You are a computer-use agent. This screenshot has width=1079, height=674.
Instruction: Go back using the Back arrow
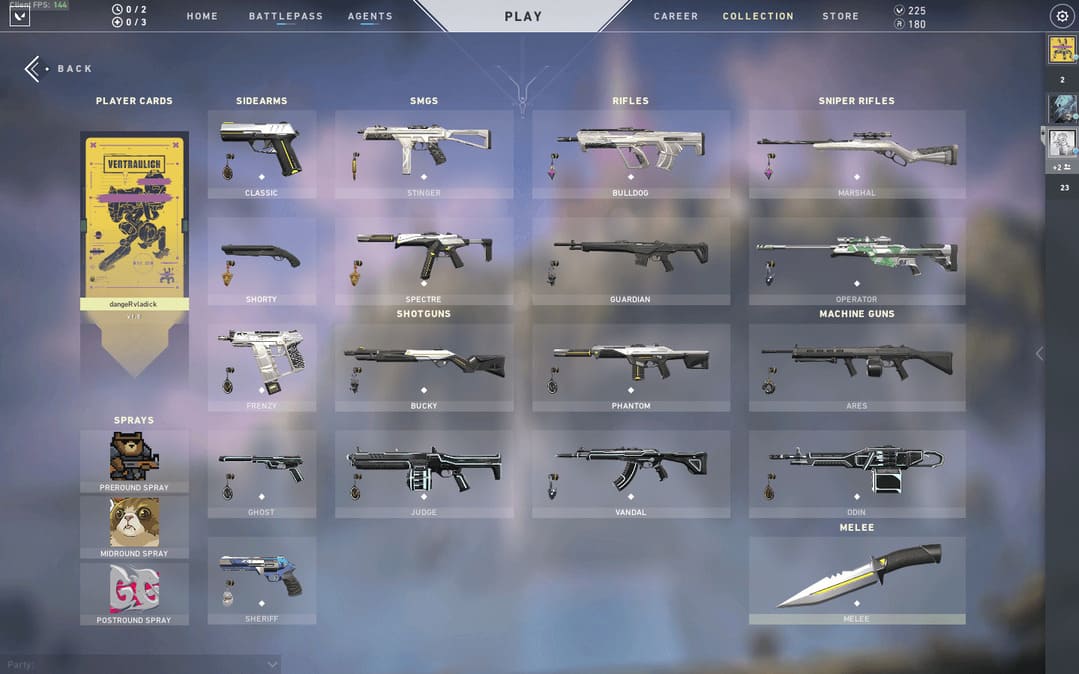[x=34, y=68]
